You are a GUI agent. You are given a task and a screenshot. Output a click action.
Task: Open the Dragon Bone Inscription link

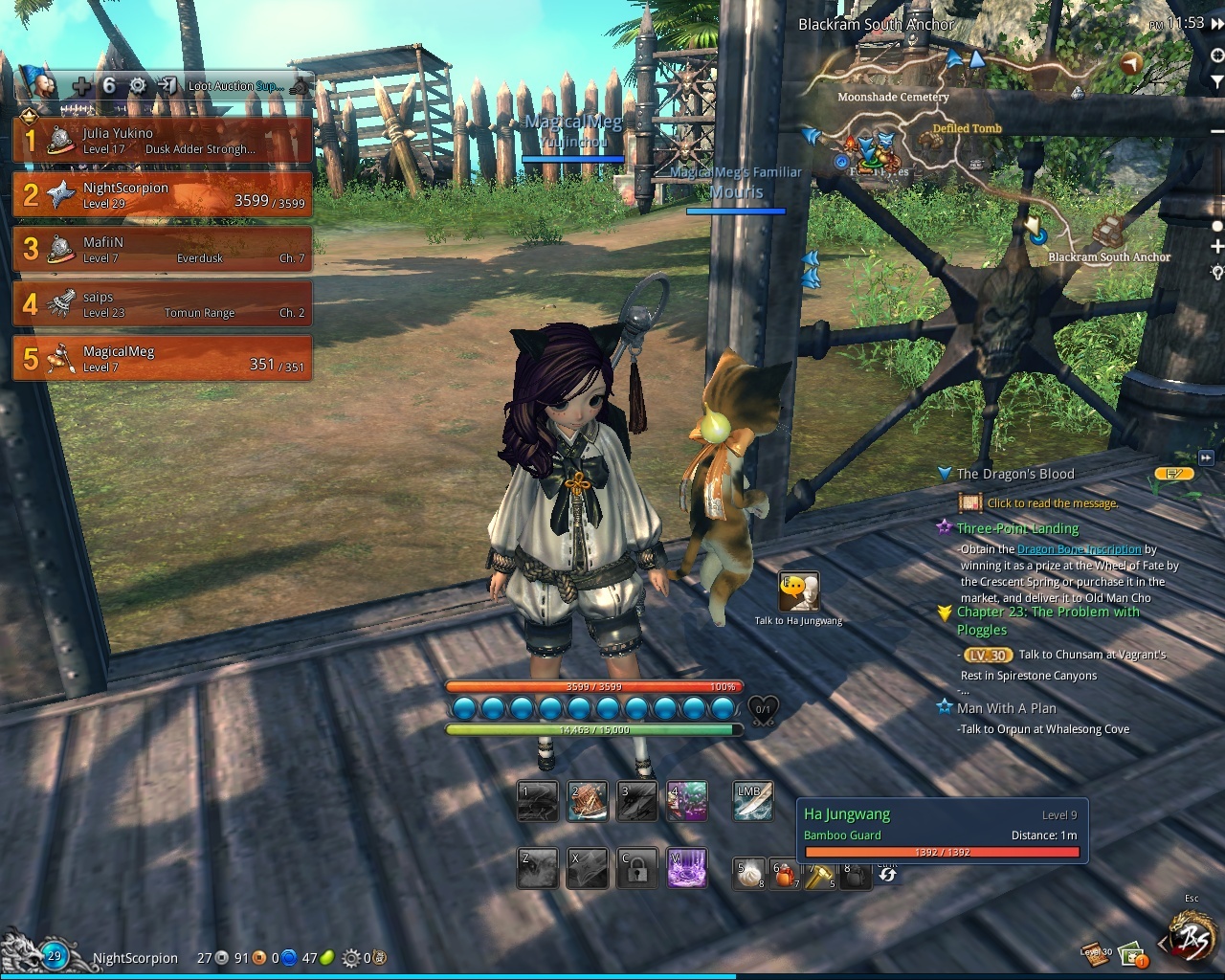point(1079,549)
